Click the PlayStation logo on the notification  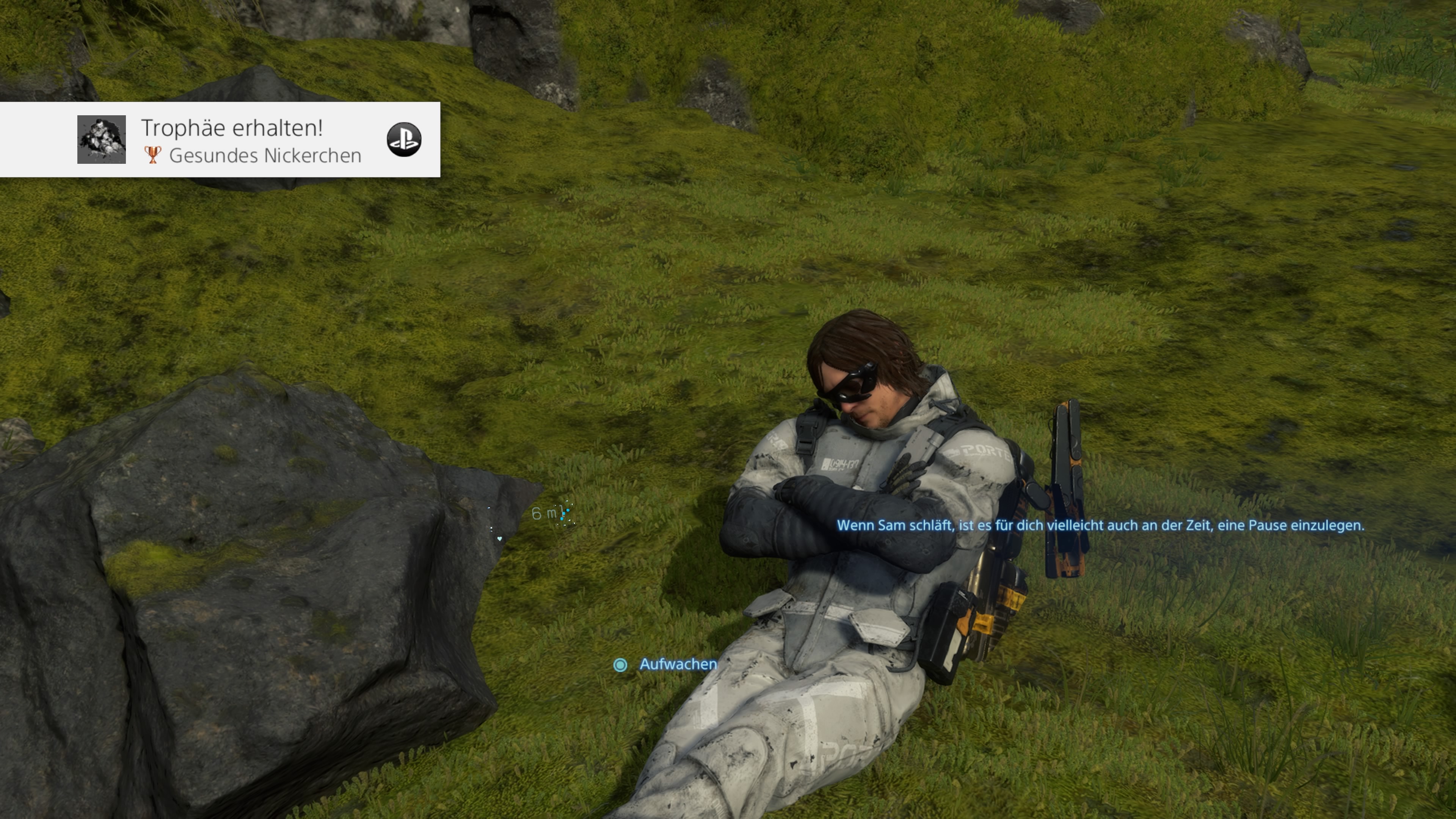403,140
